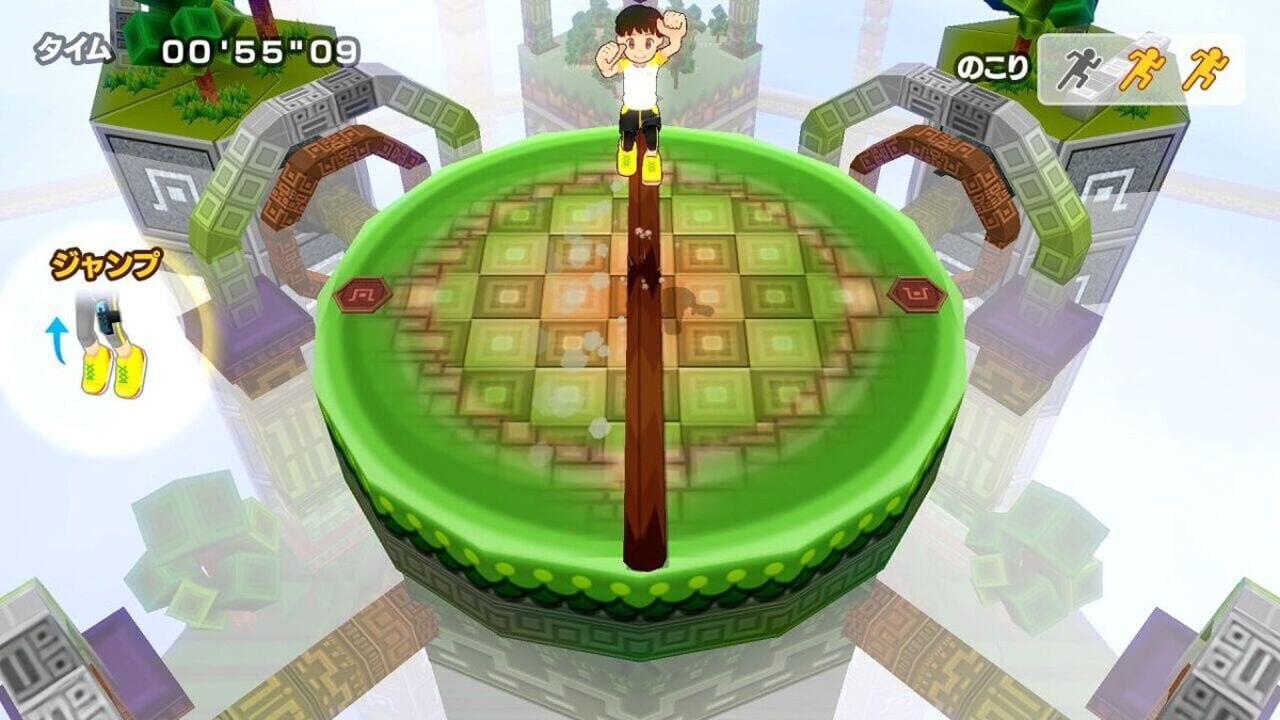The image size is (1280, 720).
Task: Expand the white lives container box
Action: click(x=1150, y=65)
